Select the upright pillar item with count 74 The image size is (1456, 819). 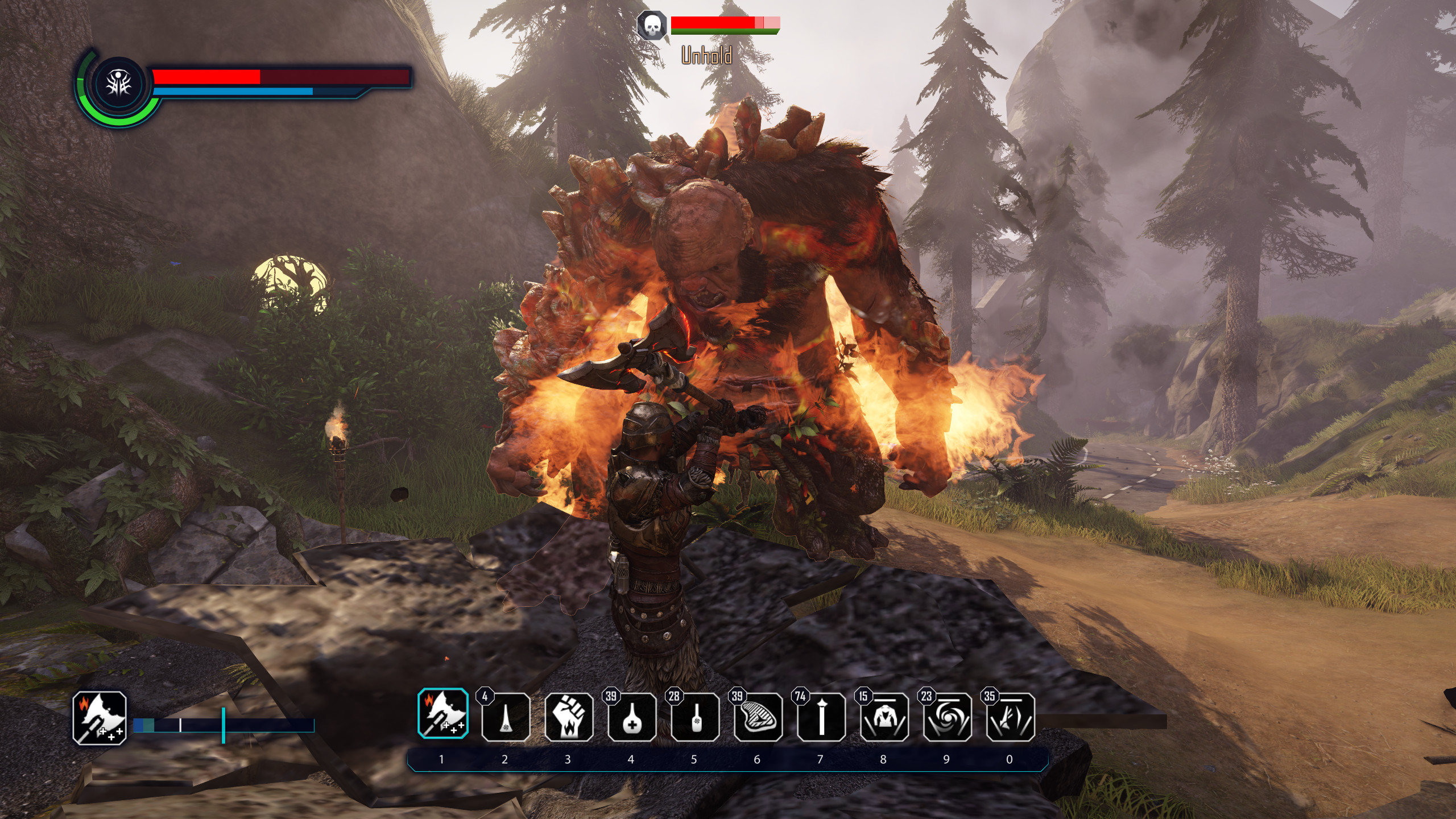[821, 717]
